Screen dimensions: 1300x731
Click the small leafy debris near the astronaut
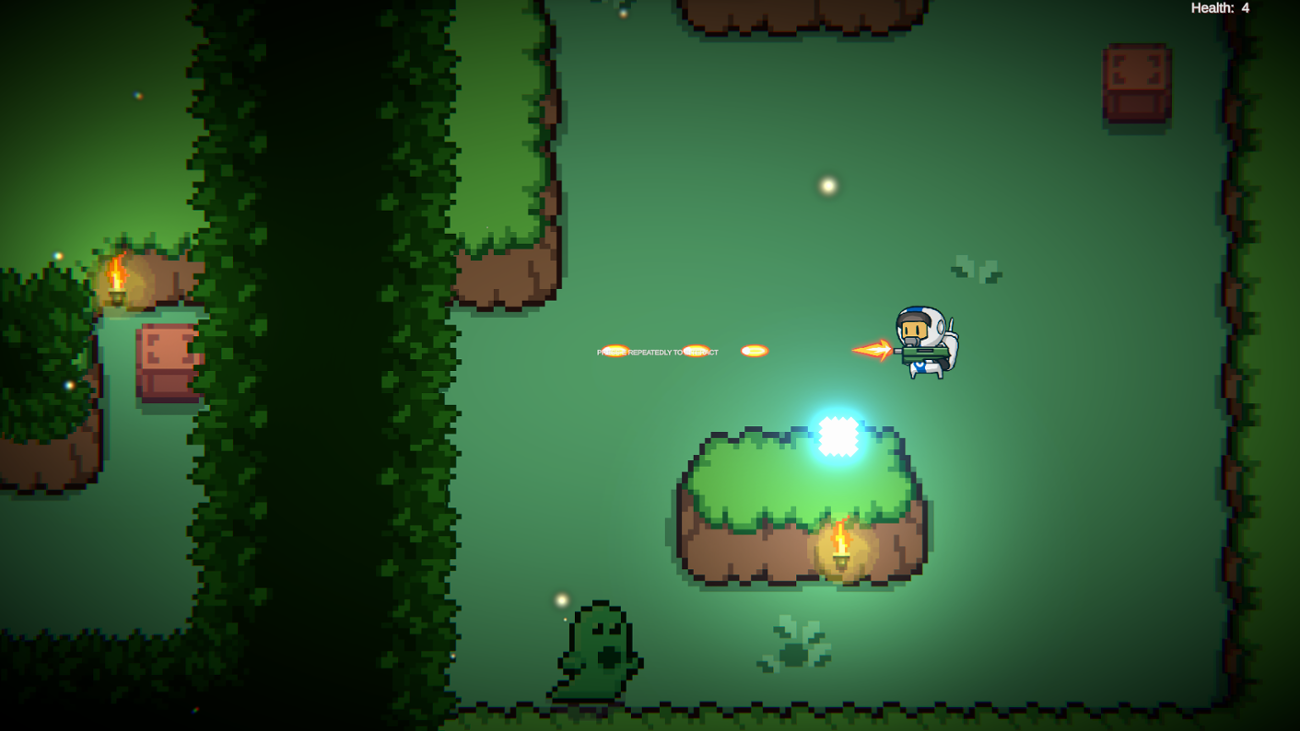pyautogui.click(x=975, y=268)
